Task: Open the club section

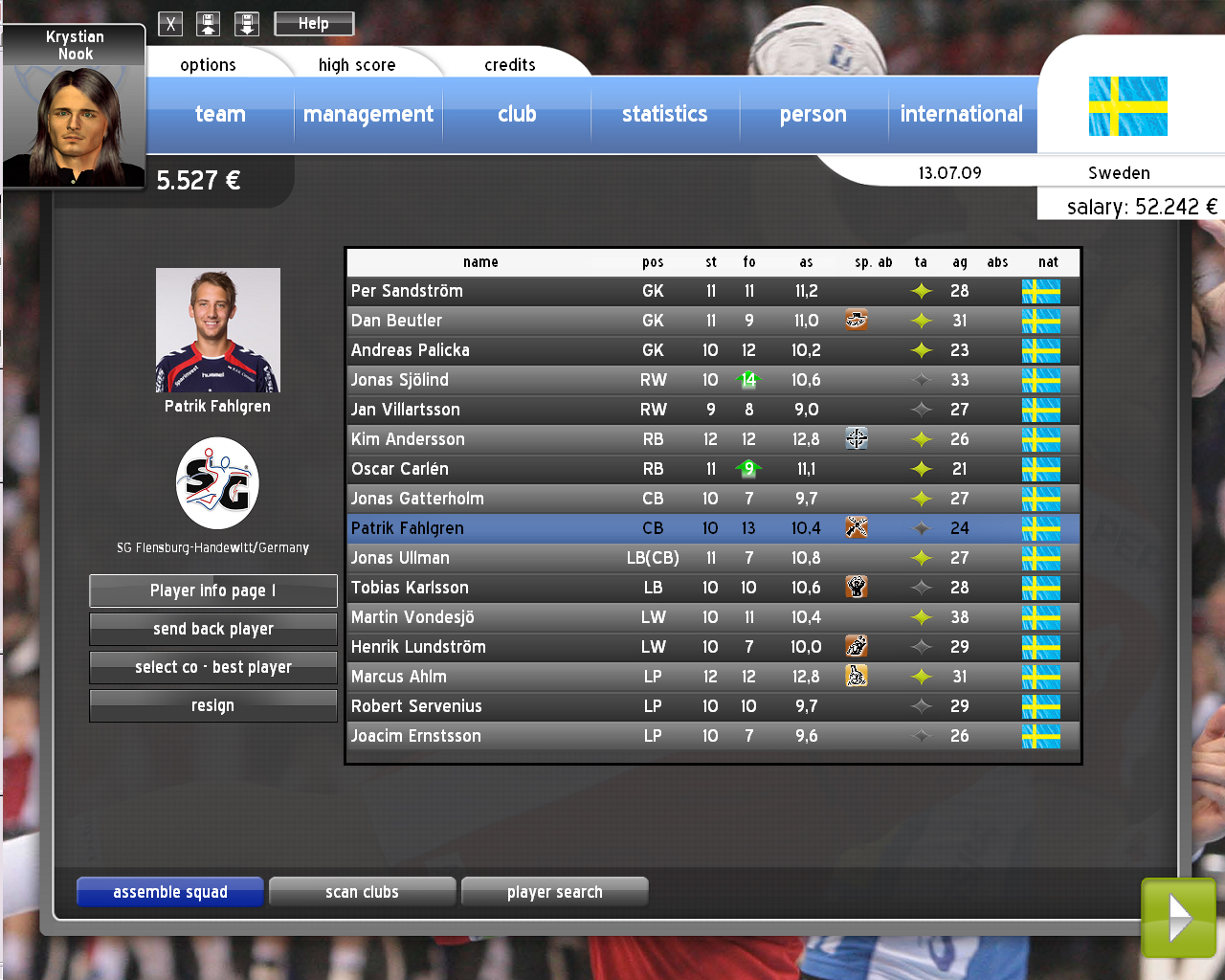Action: [x=517, y=115]
